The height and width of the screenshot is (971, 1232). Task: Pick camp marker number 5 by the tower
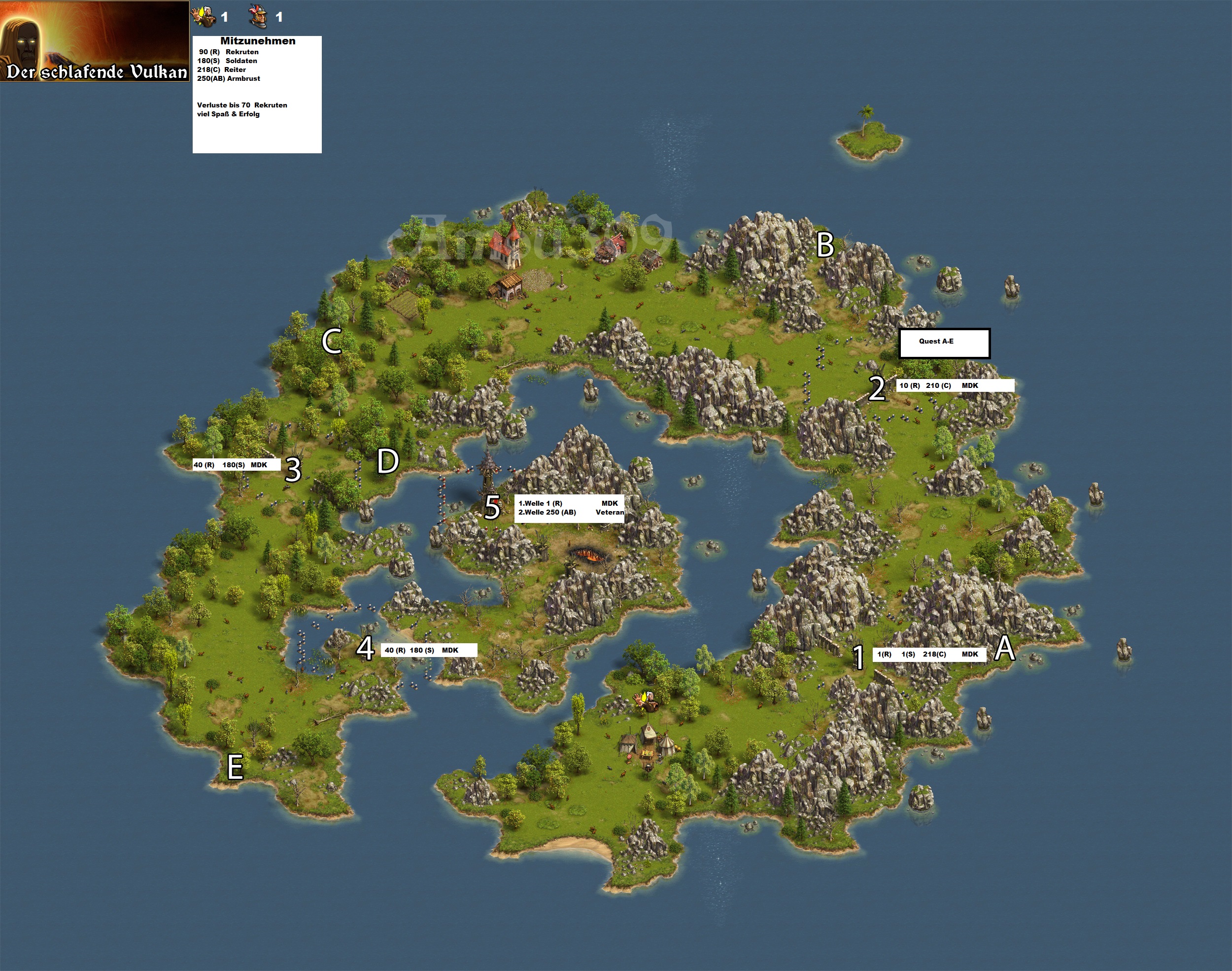[492, 507]
